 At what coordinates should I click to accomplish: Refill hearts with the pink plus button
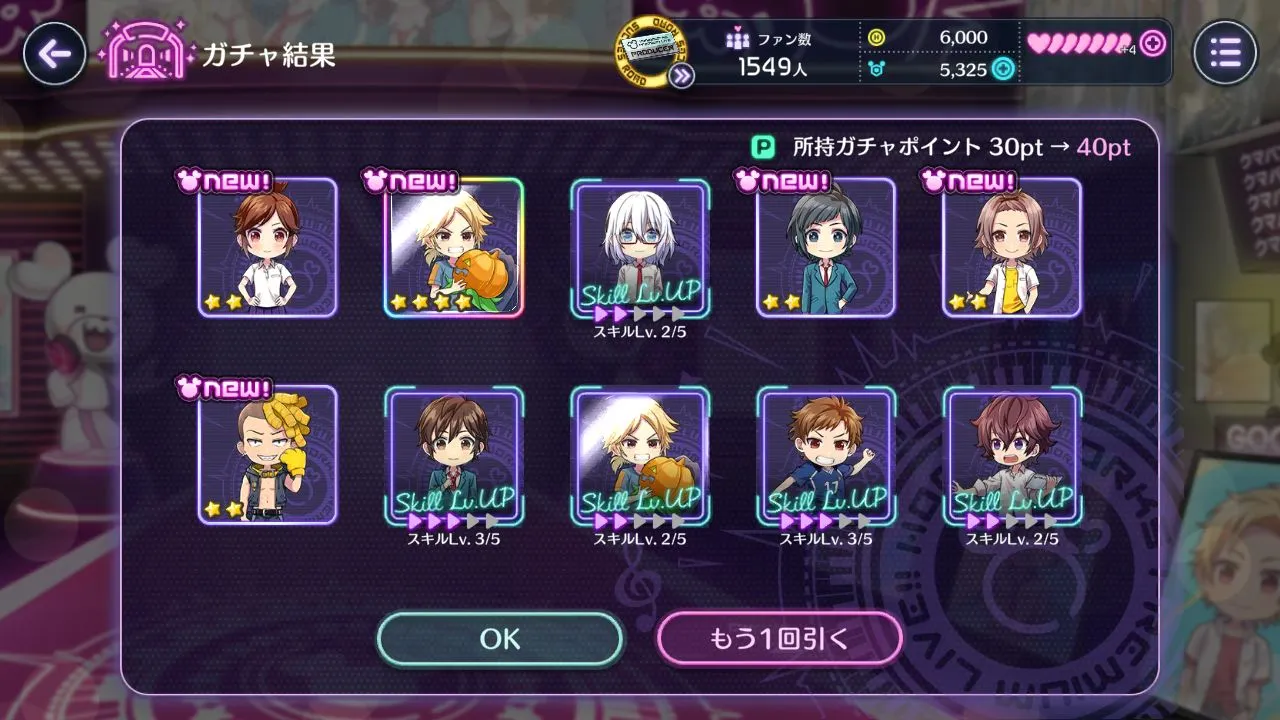coord(1153,44)
